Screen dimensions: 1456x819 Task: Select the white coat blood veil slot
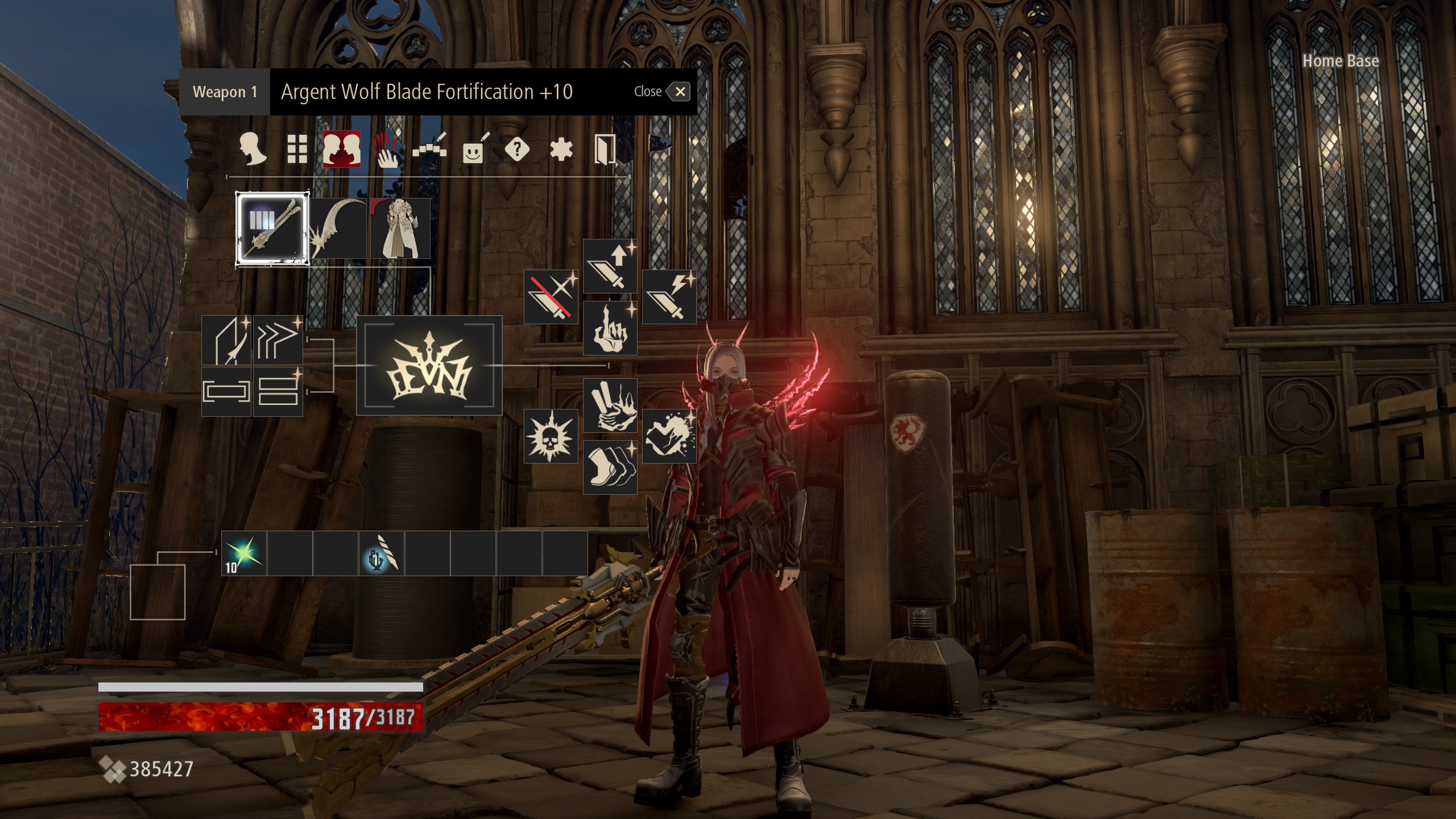click(x=400, y=229)
